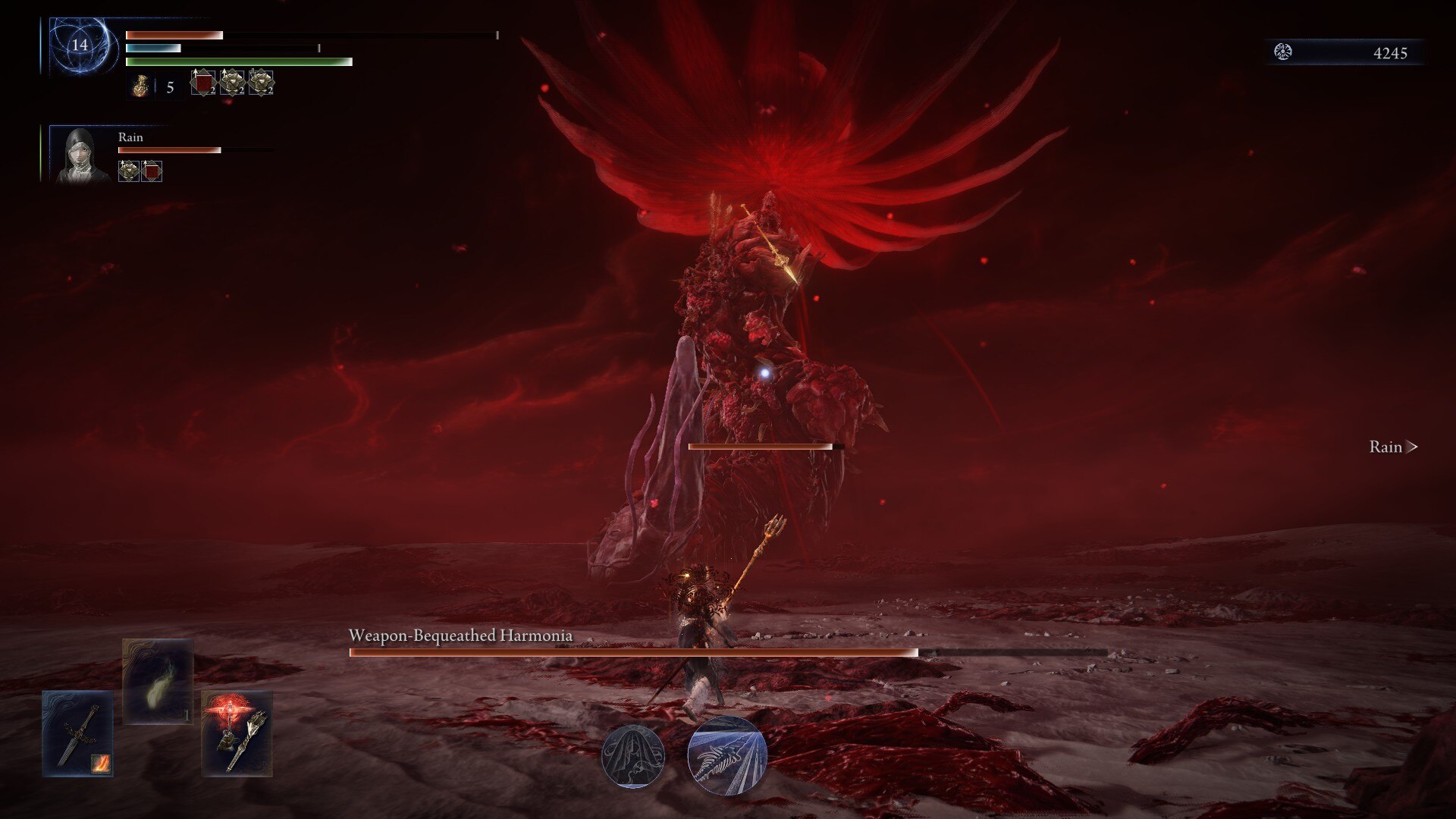This screenshot has width=1456, height=819.
Task: Select the veil-shaped spell icon bottom center
Action: tap(635, 755)
